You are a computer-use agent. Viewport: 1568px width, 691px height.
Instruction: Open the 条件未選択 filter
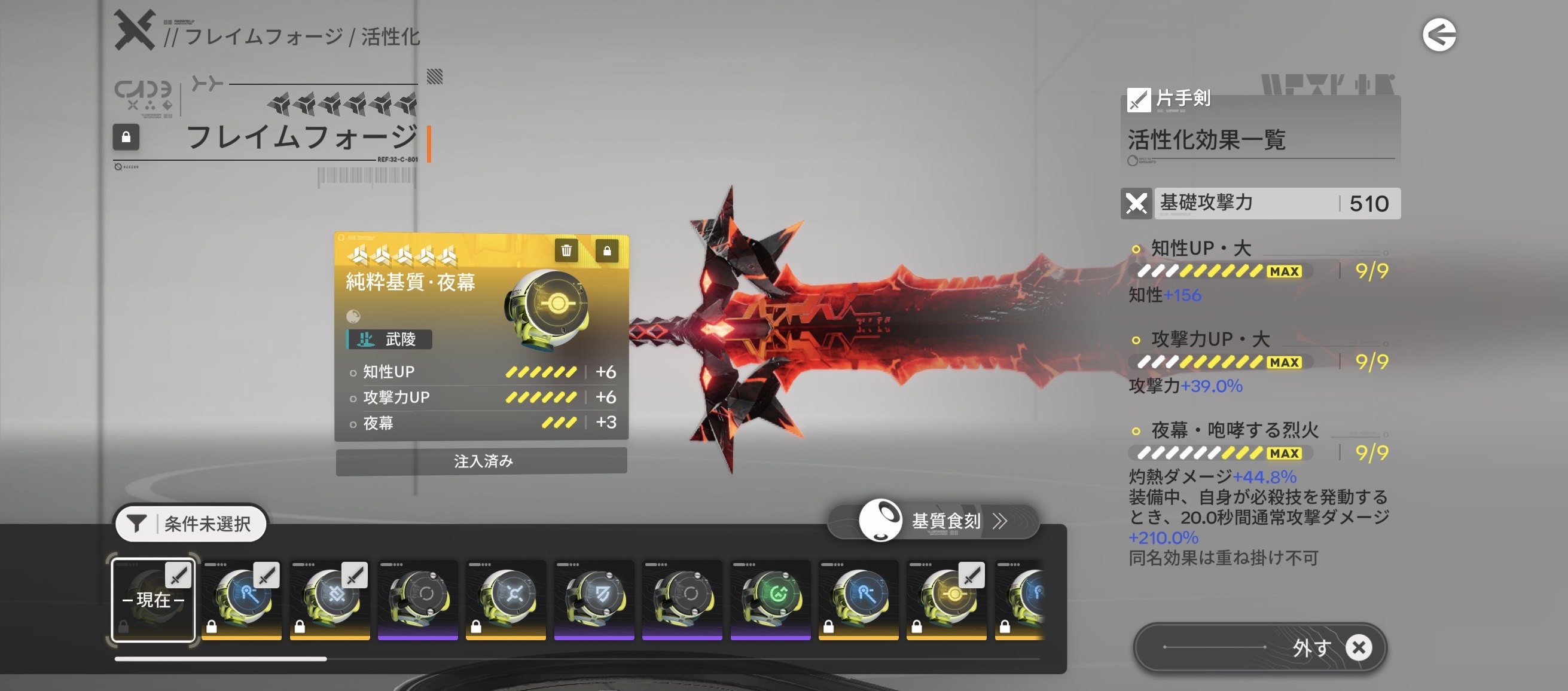coord(191,523)
